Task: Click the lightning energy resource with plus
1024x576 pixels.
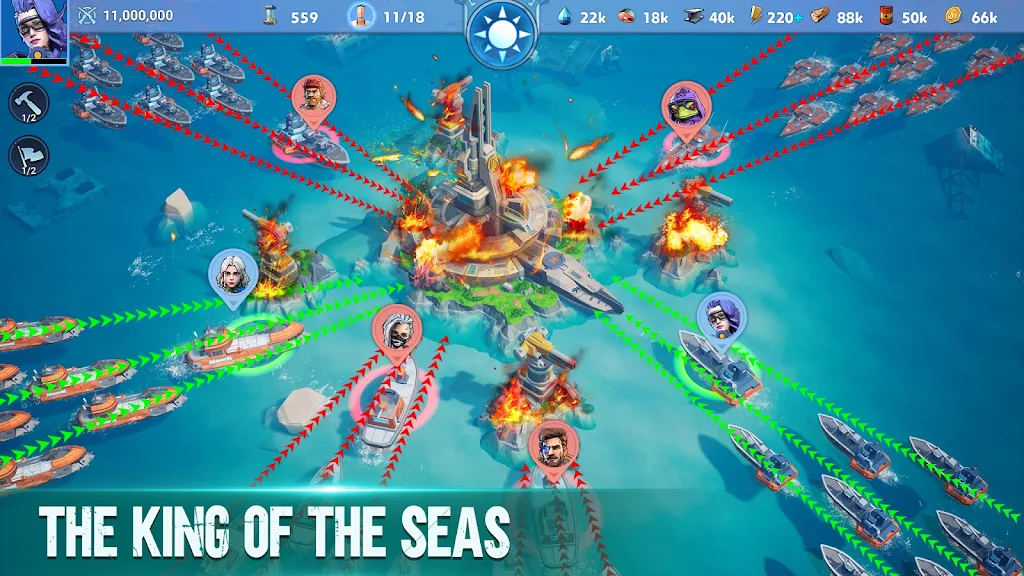Action: coord(757,16)
